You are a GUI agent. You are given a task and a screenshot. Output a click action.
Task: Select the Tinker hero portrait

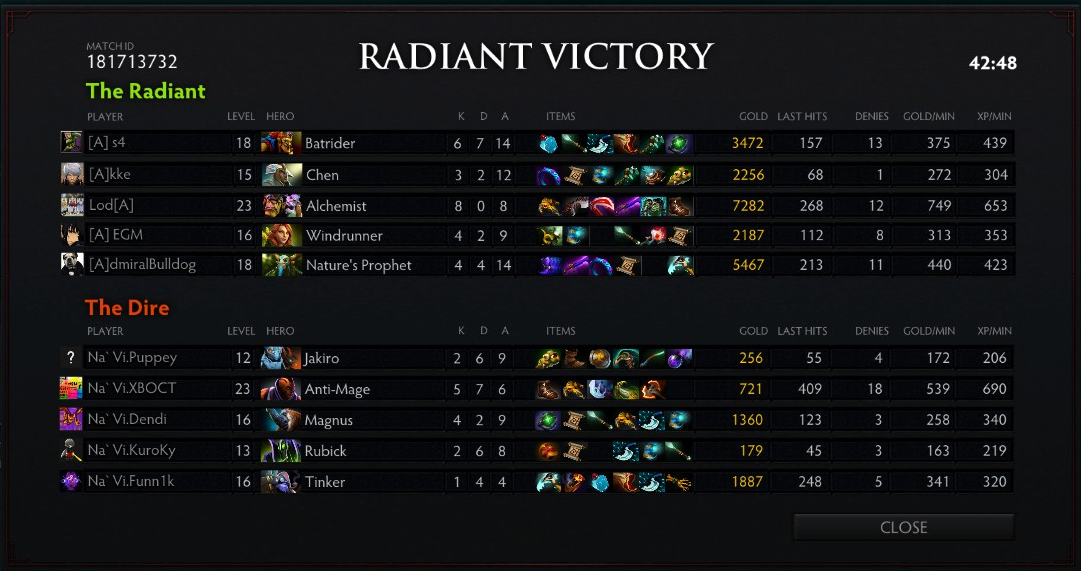pos(281,482)
